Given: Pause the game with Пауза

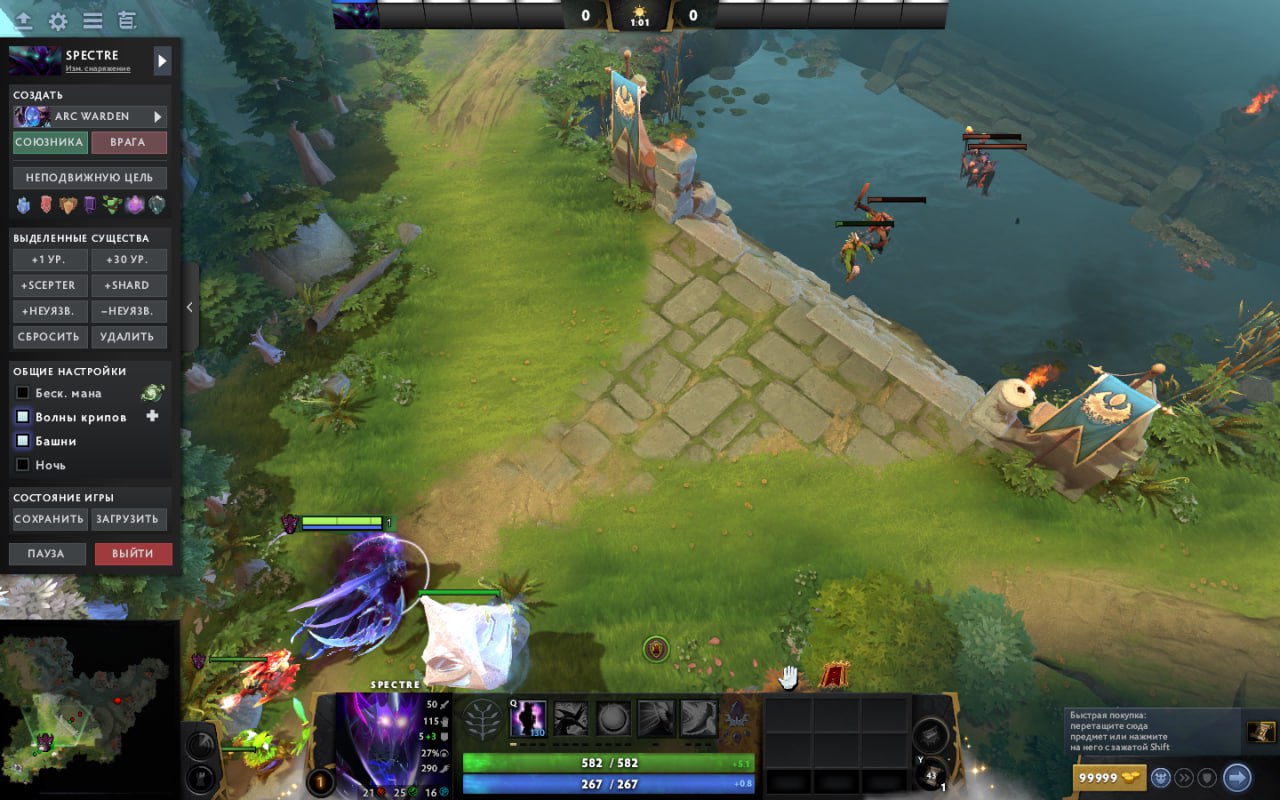Looking at the screenshot, I should pos(47,554).
